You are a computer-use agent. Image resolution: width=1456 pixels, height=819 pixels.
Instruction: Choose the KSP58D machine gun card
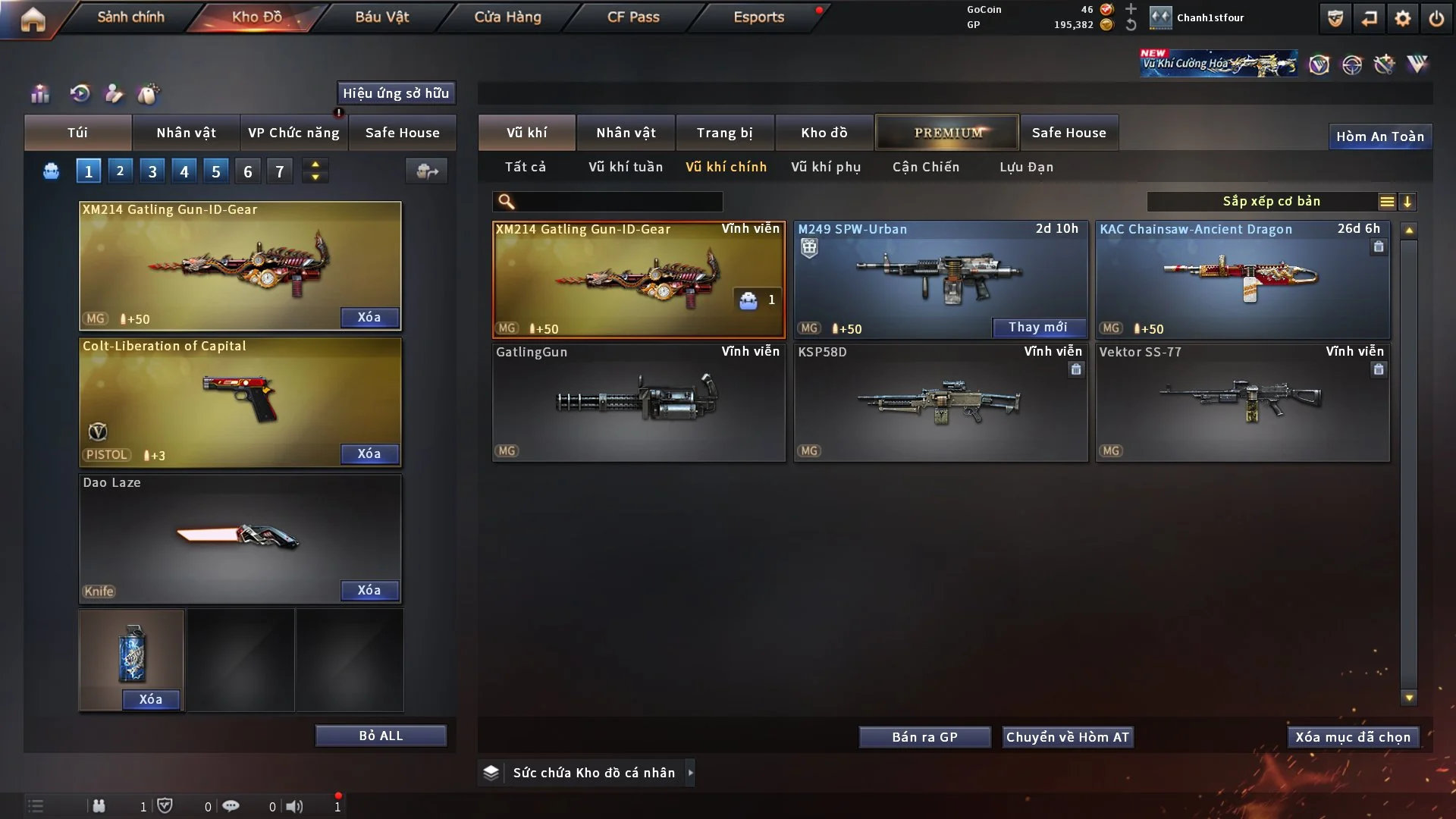(940, 402)
